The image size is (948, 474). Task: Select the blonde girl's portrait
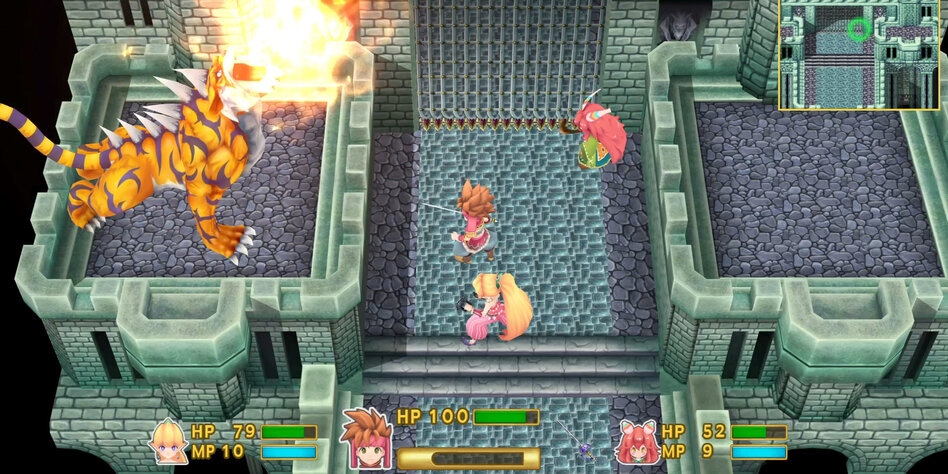tap(167, 439)
